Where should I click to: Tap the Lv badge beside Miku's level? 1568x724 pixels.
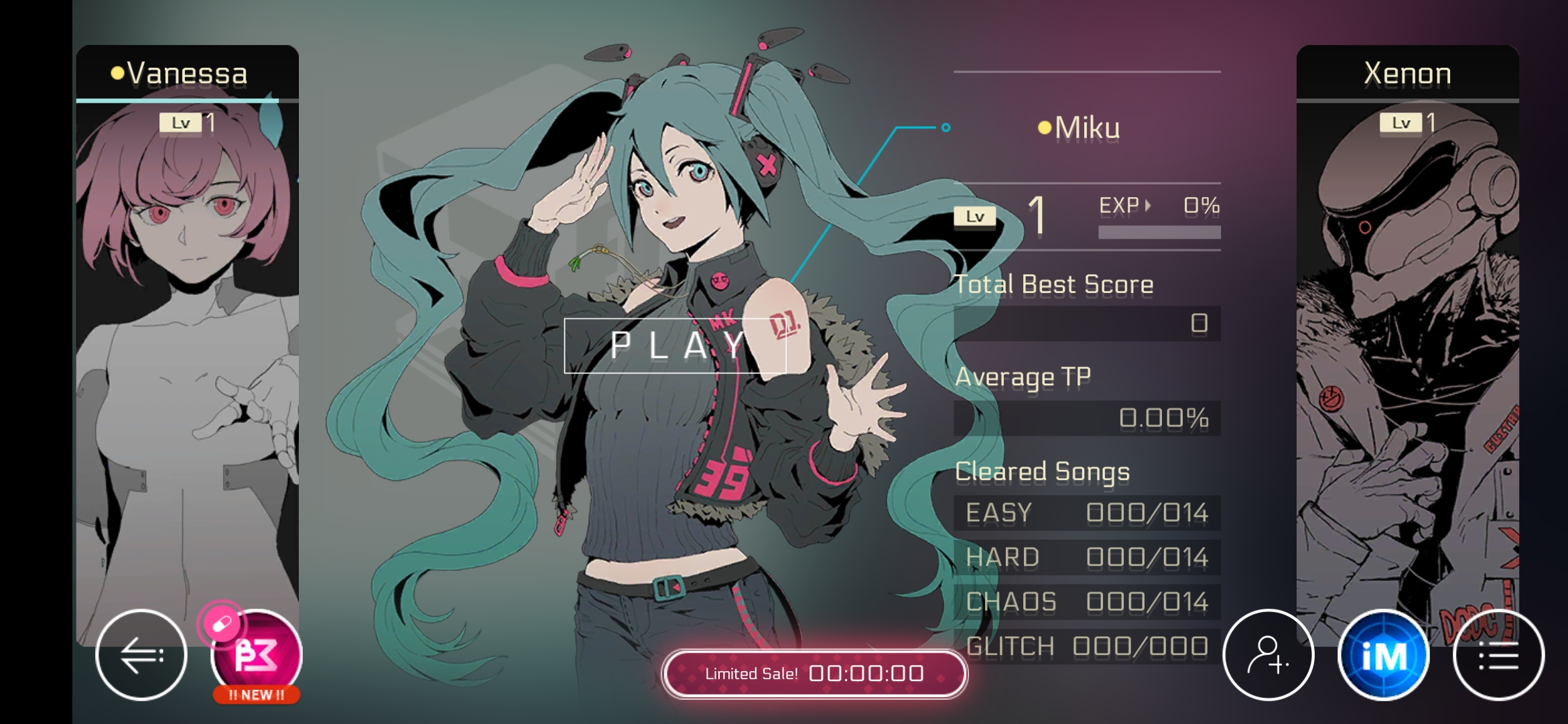pyautogui.click(x=975, y=216)
